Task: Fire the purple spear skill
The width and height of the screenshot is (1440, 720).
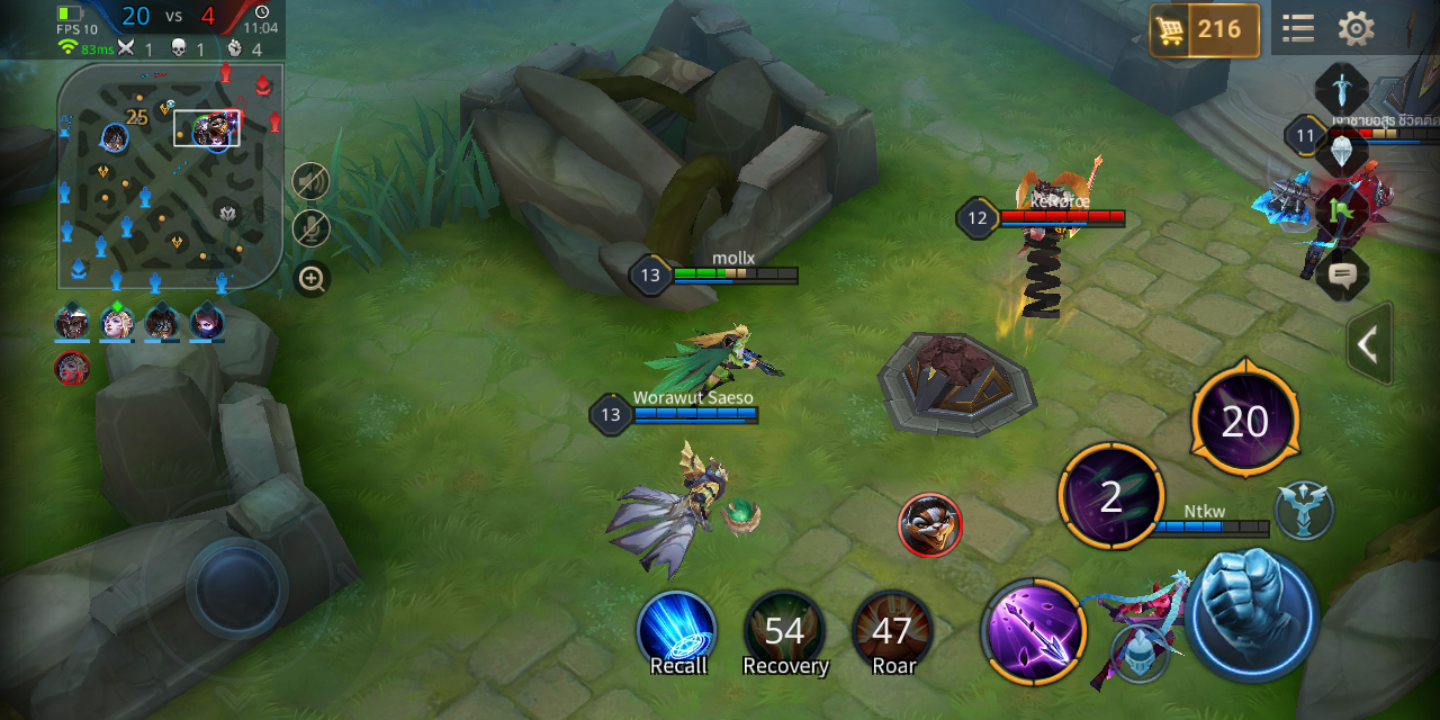Action: (x=1033, y=632)
